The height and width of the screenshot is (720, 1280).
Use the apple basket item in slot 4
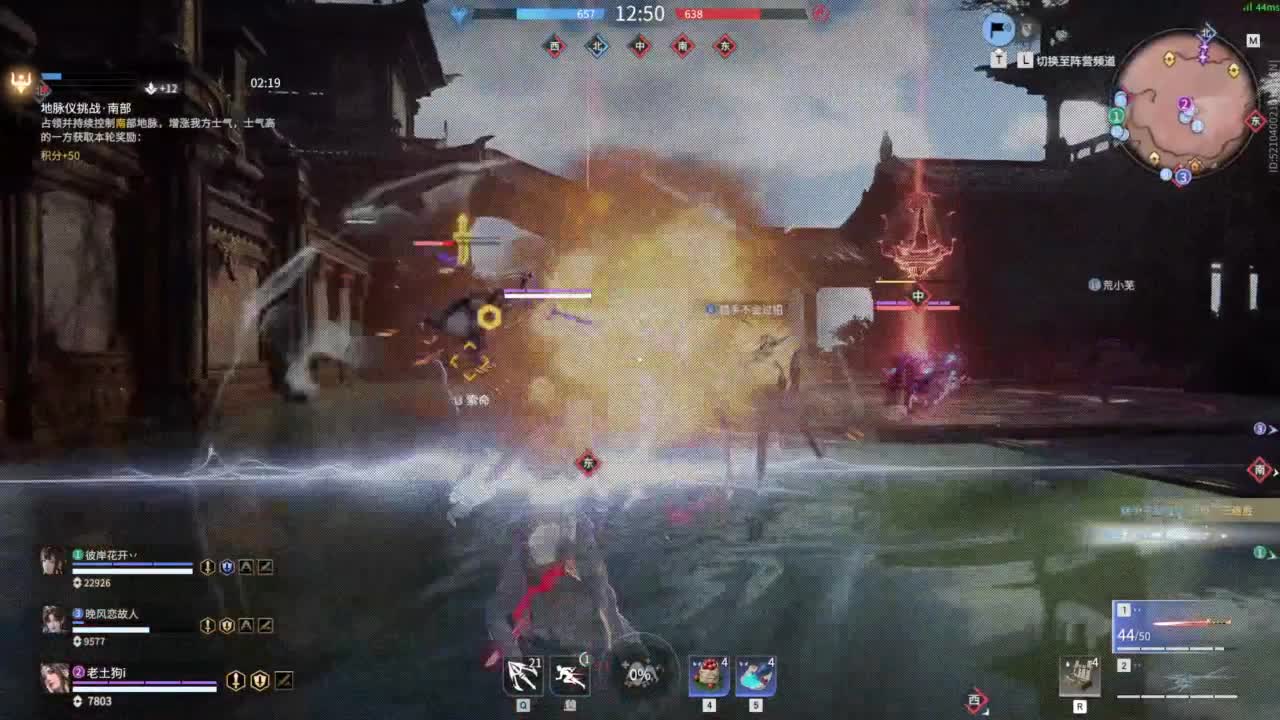pyautogui.click(x=708, y=674)
